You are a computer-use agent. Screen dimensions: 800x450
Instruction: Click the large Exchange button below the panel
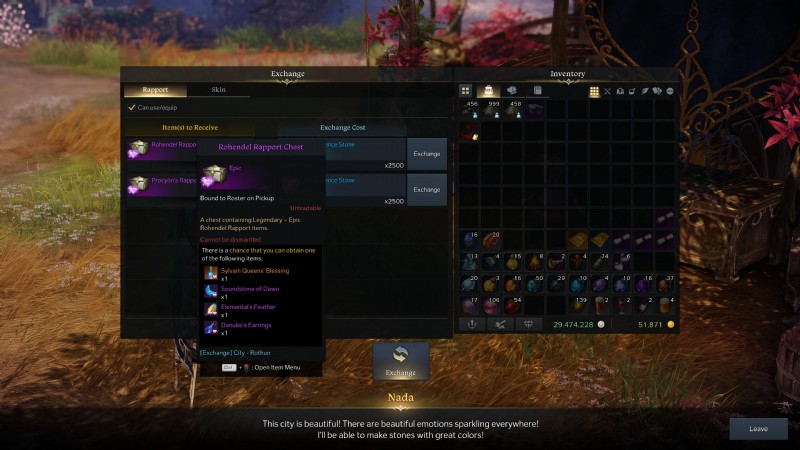(401, 362)
